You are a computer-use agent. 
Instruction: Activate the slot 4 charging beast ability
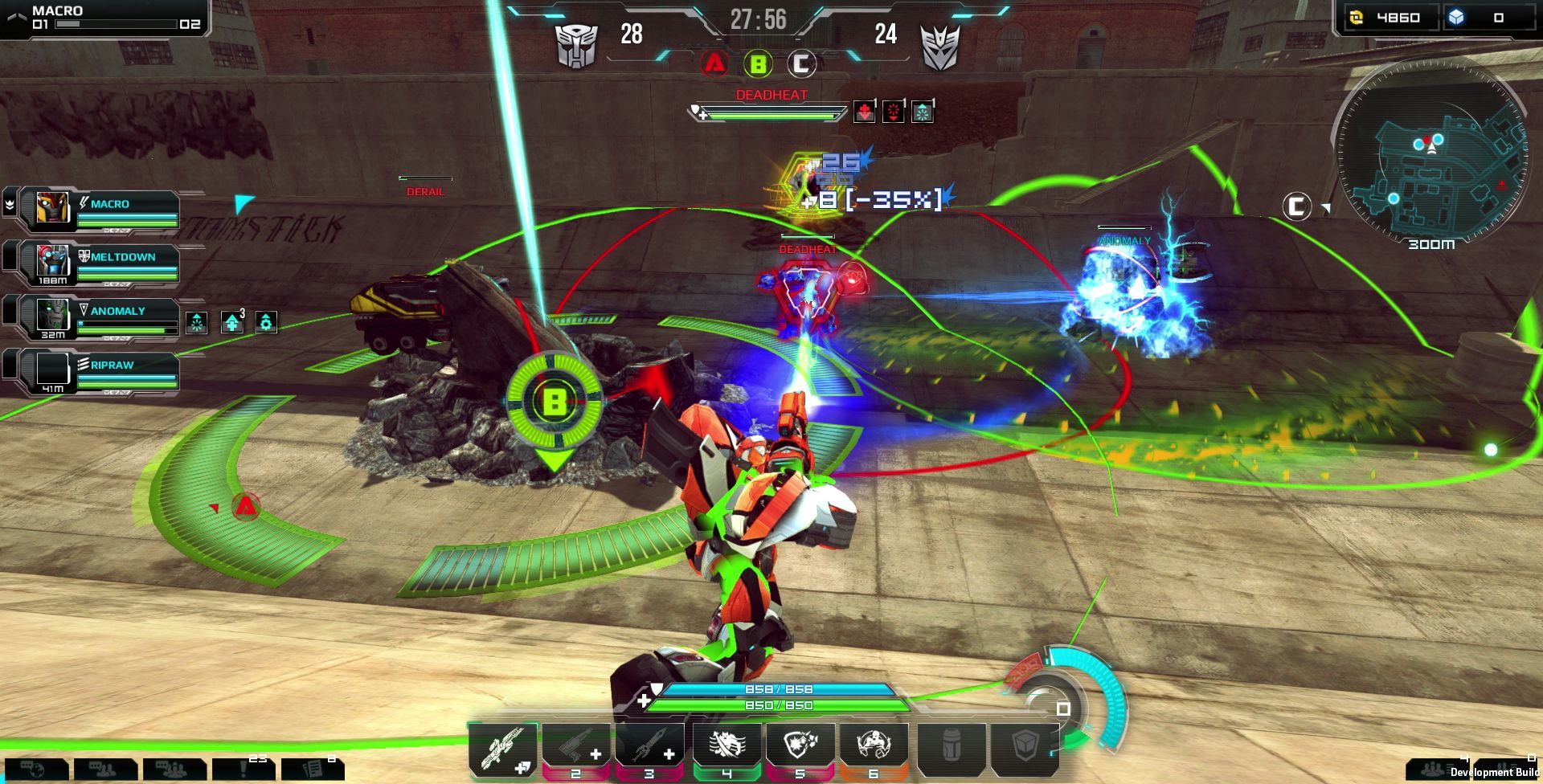pos(726,747)
